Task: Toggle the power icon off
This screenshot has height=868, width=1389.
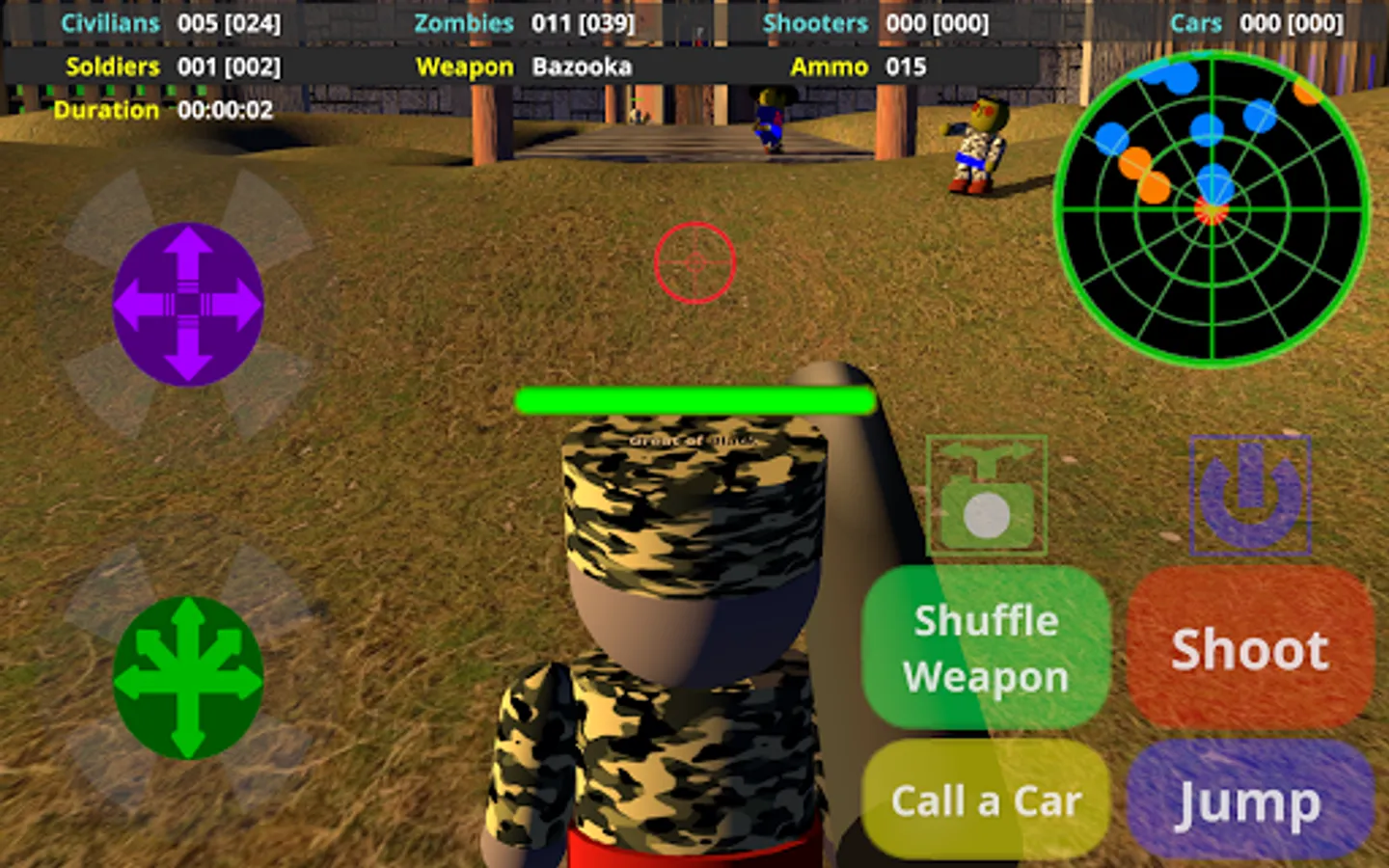Action: pyautogui.click(x=1250, y=495)
